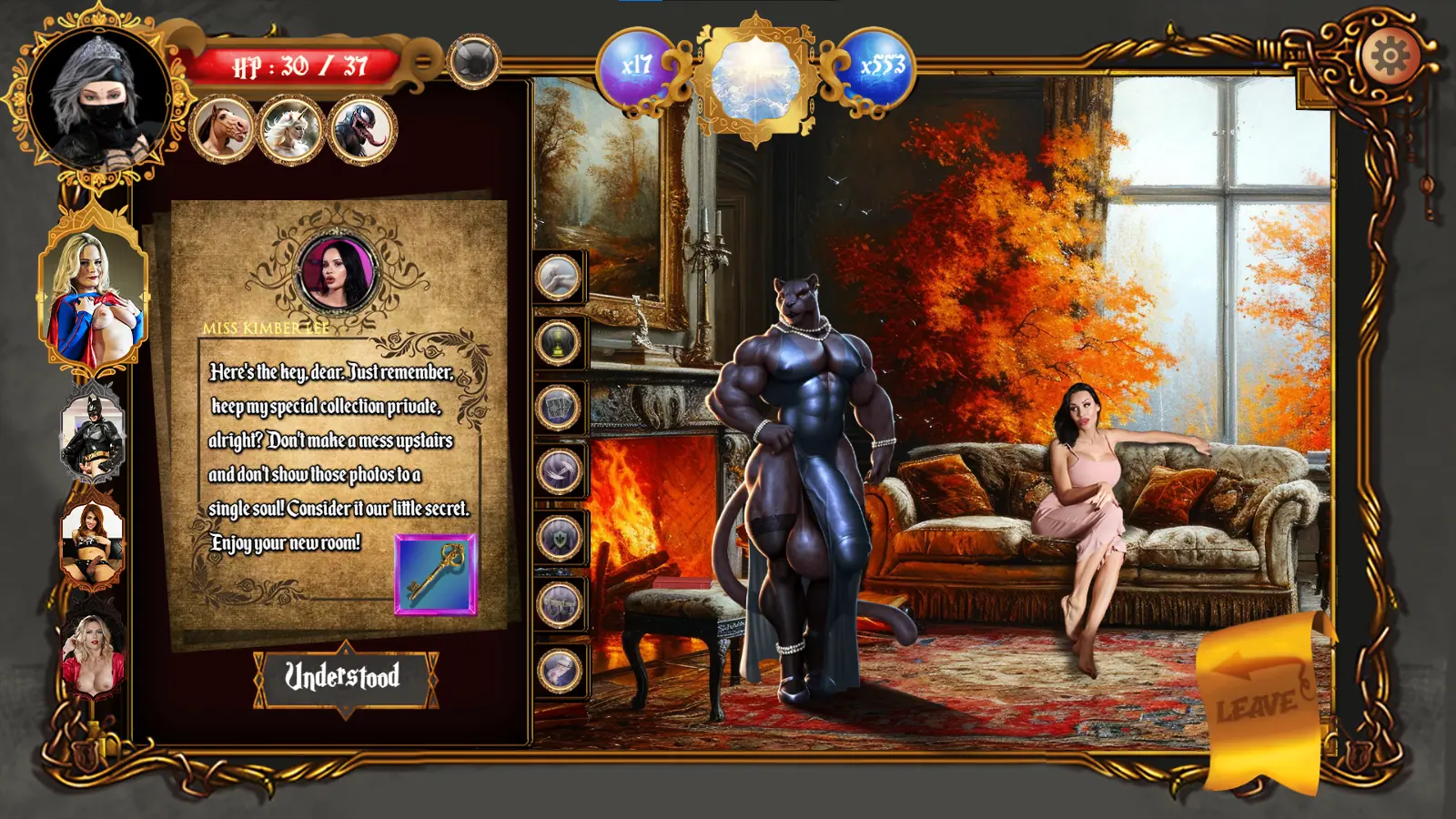Activate the claw slash icon

point(558,471)
